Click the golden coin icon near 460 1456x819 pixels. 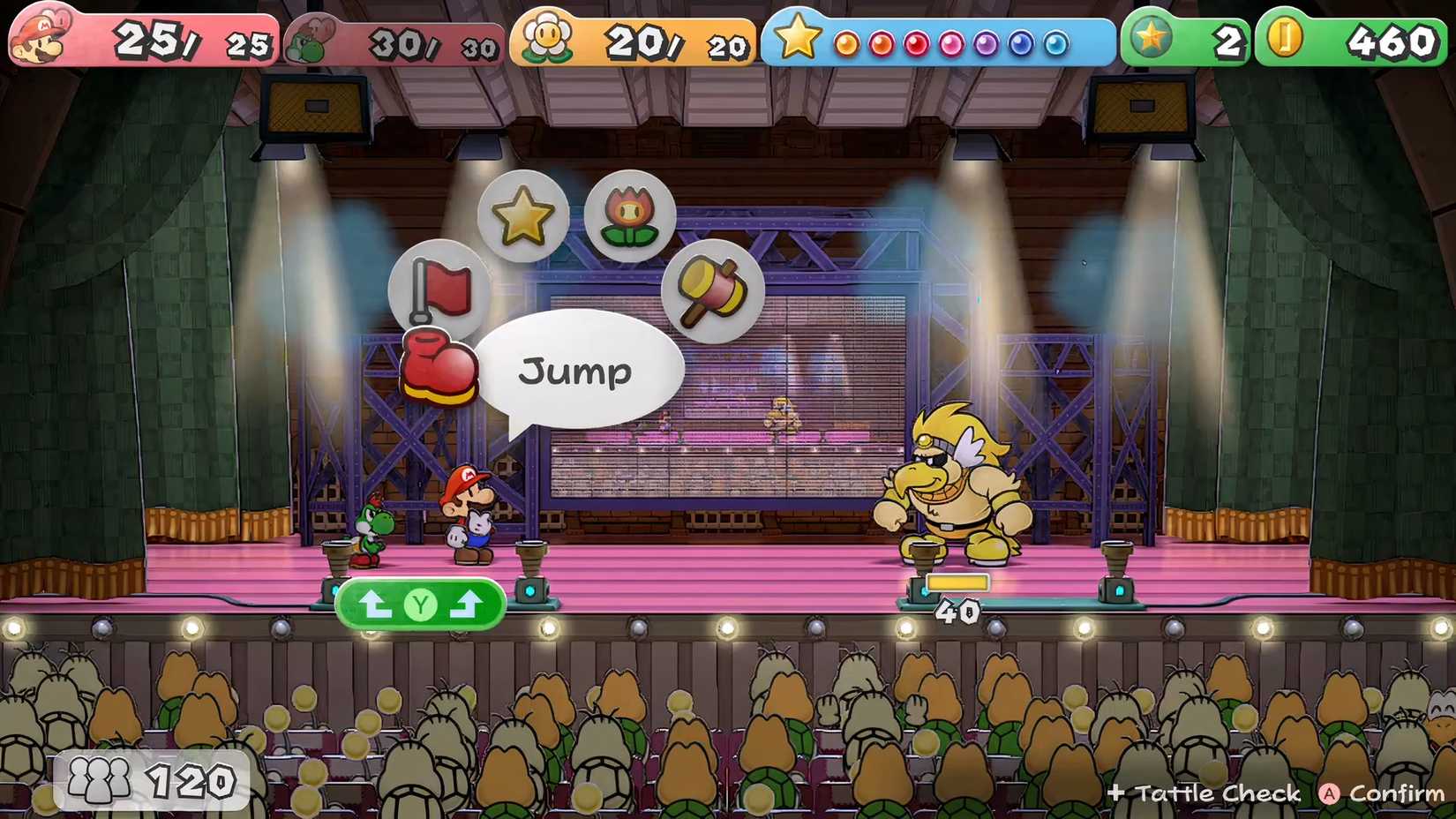tap(1287, 37)
